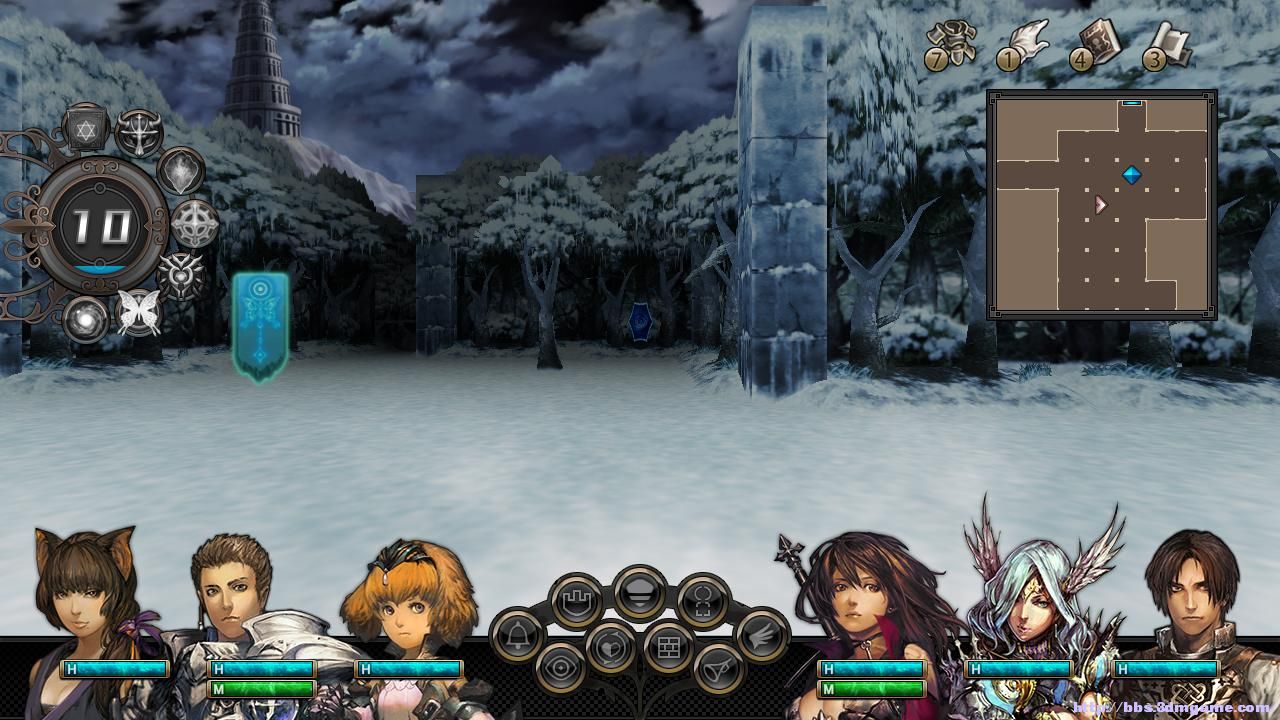1280x720 pixels.
Task: Choose the white flame crest icon
Action: point(182,171)
